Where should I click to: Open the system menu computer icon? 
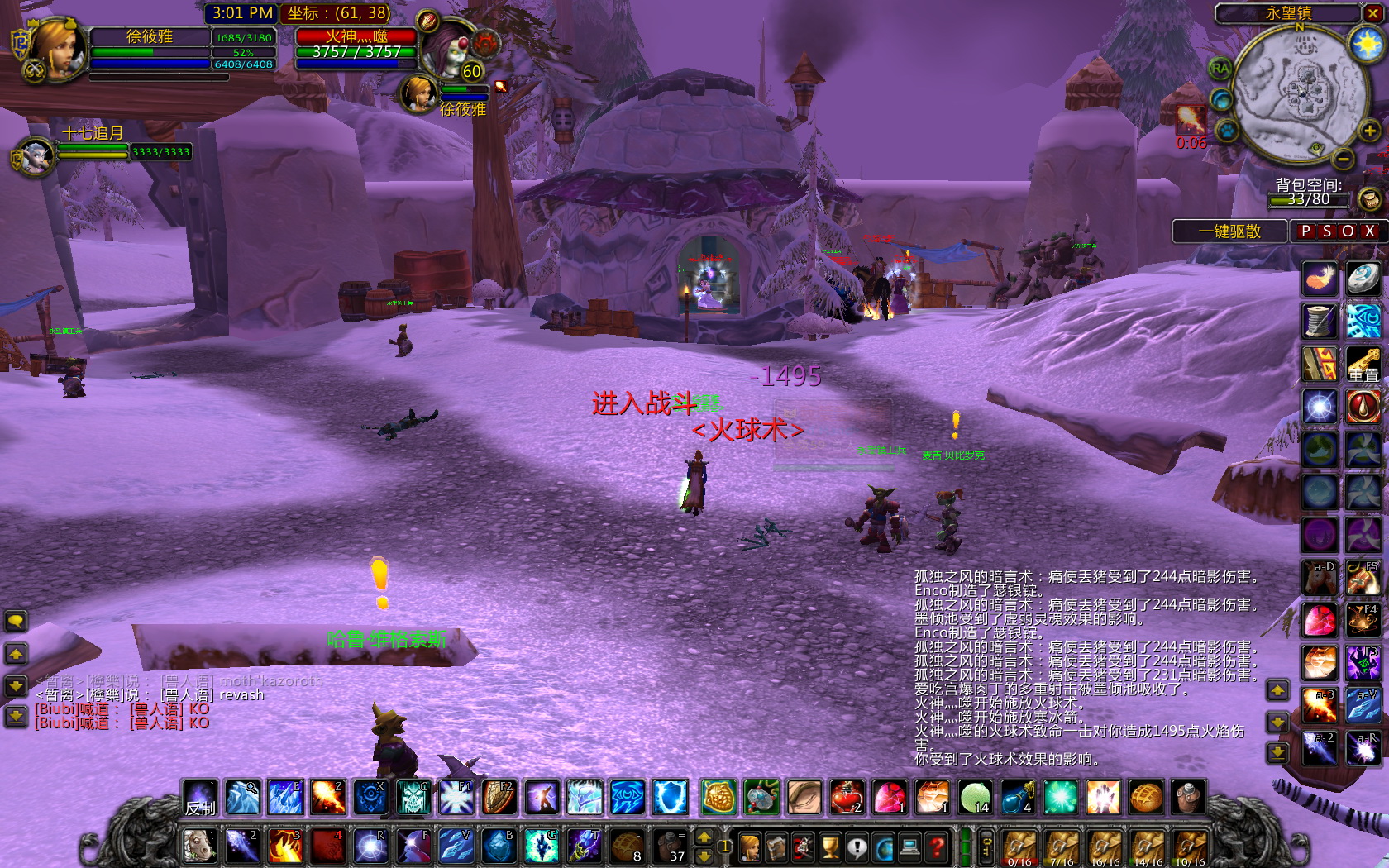[x=912, y=848]
